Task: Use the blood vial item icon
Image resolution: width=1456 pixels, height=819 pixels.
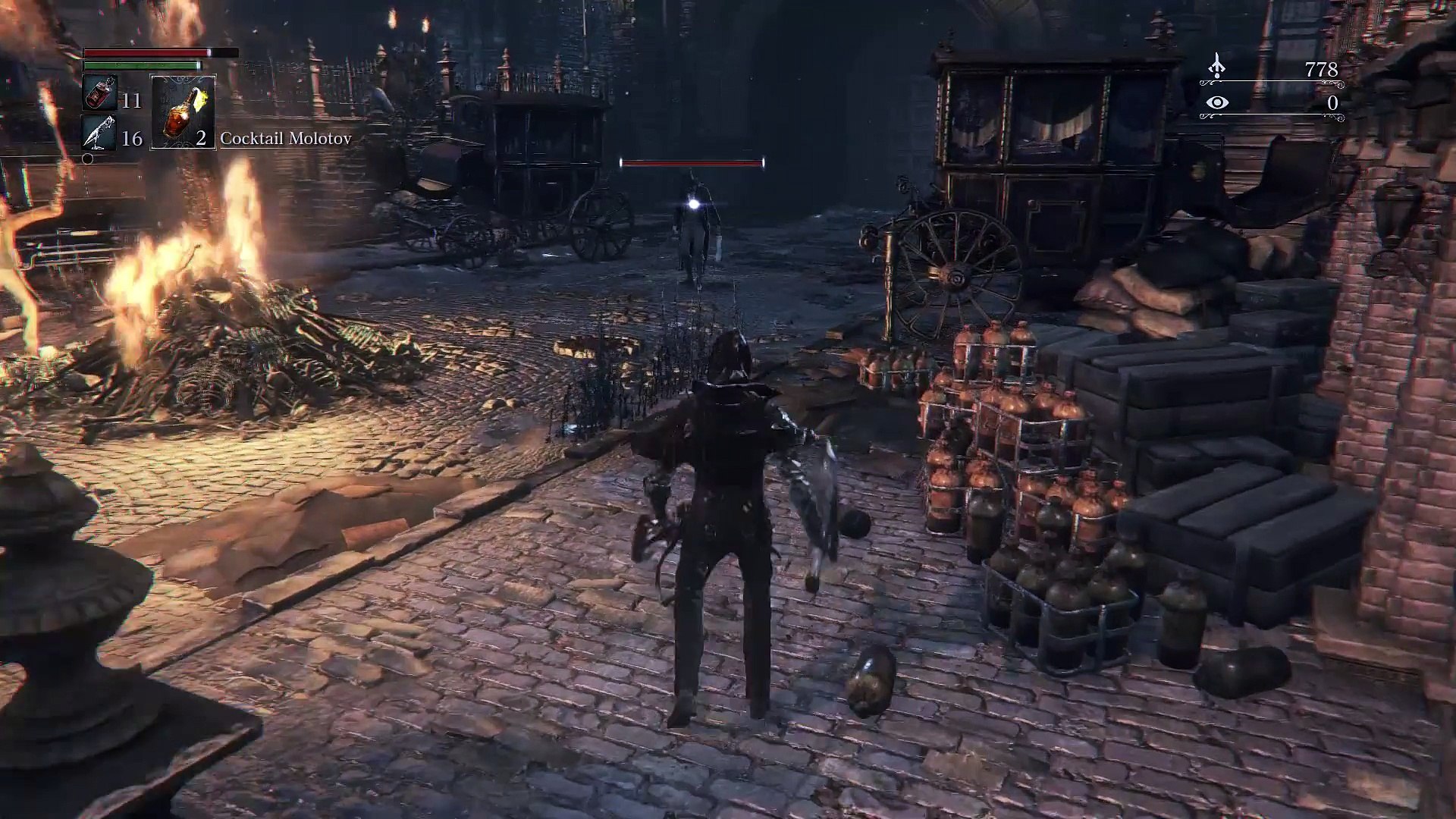Action: pos(99,94)
